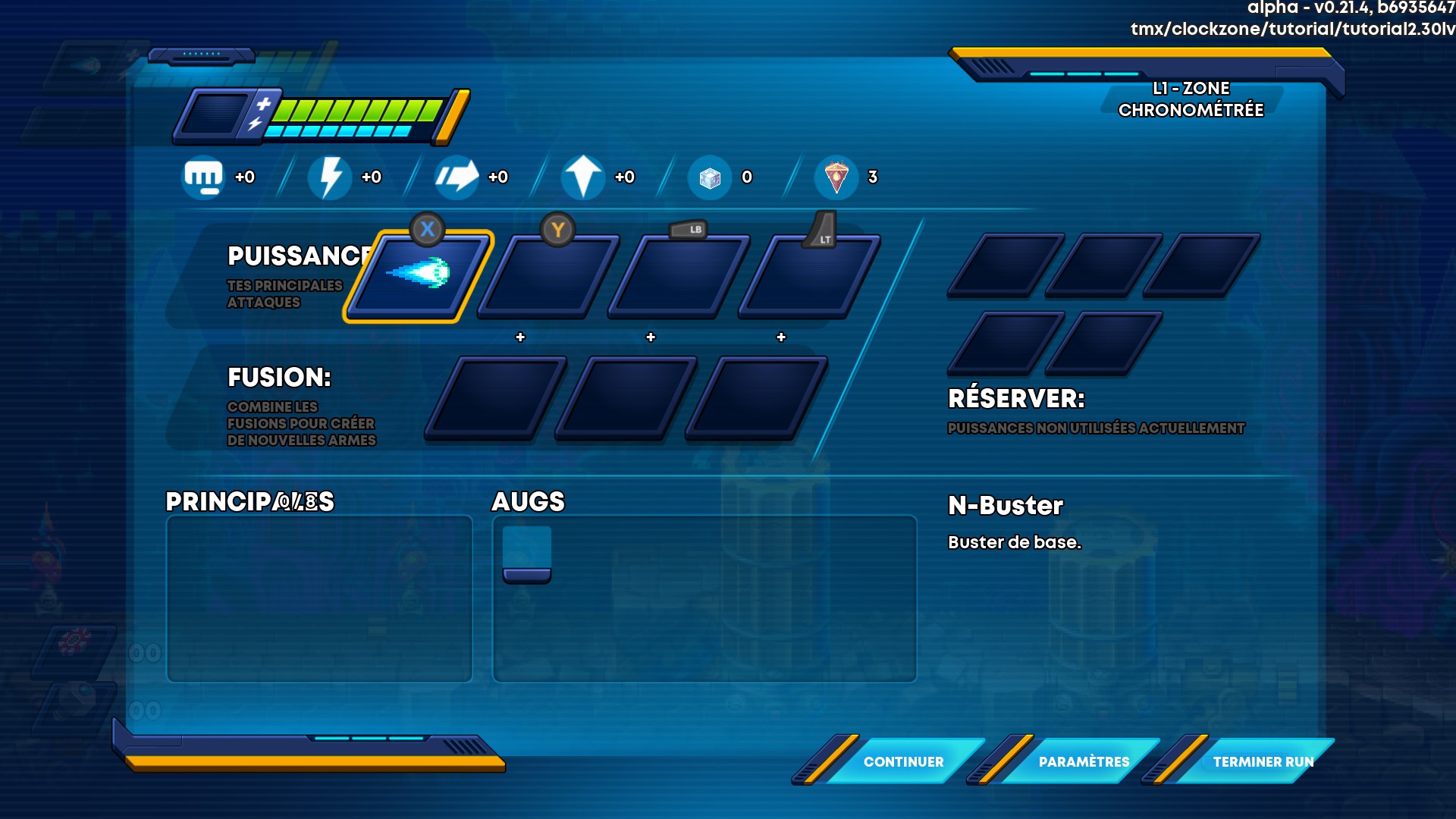This screenshot has width=1456, height=819.
Task: Click the CONTINUER button
Action: pyautogui.click(x=902, y=761)
